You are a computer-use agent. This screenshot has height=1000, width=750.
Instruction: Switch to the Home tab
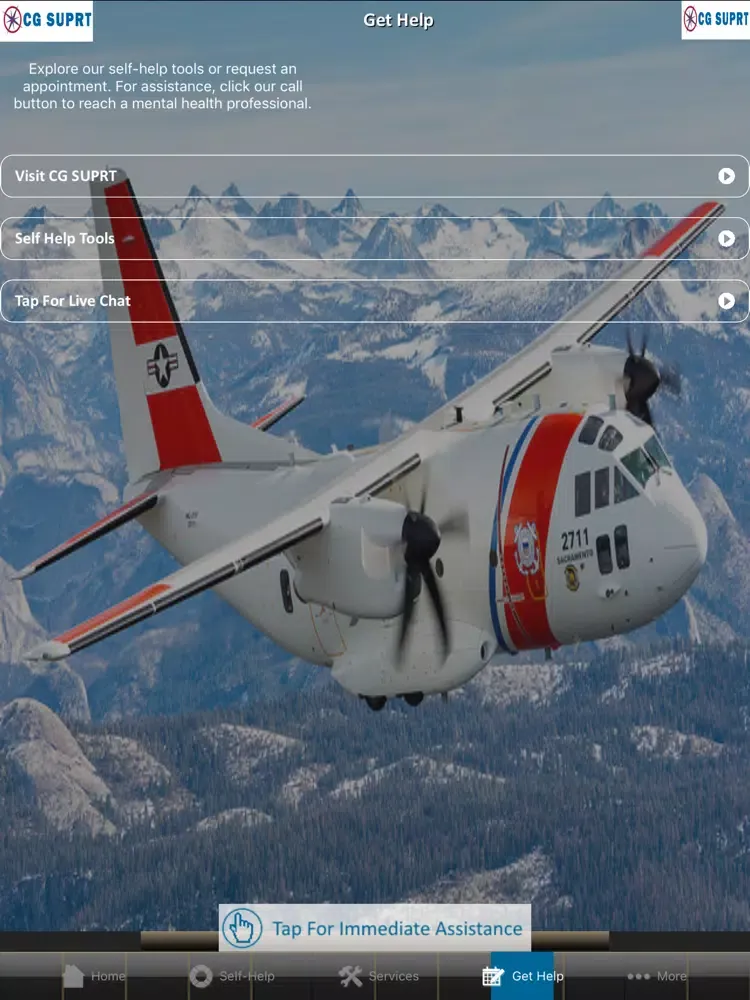click(94, 976)
